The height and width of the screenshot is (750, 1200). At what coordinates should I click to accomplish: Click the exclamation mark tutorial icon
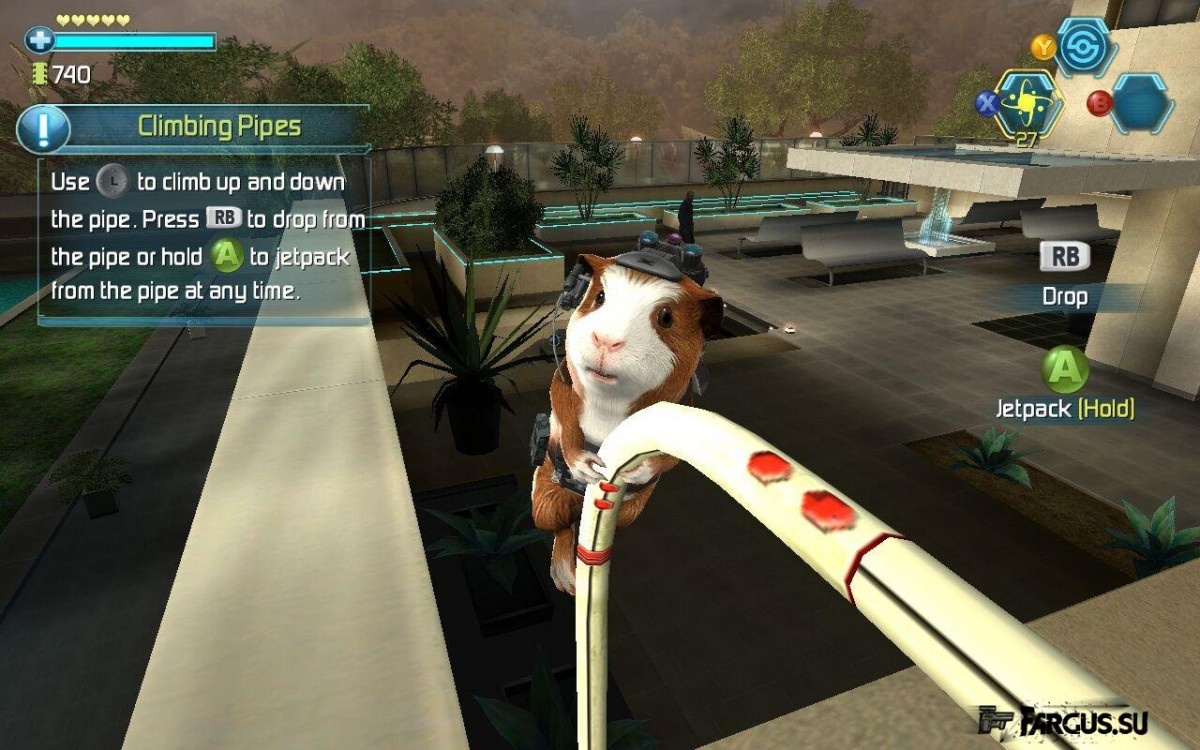(43, 128)
